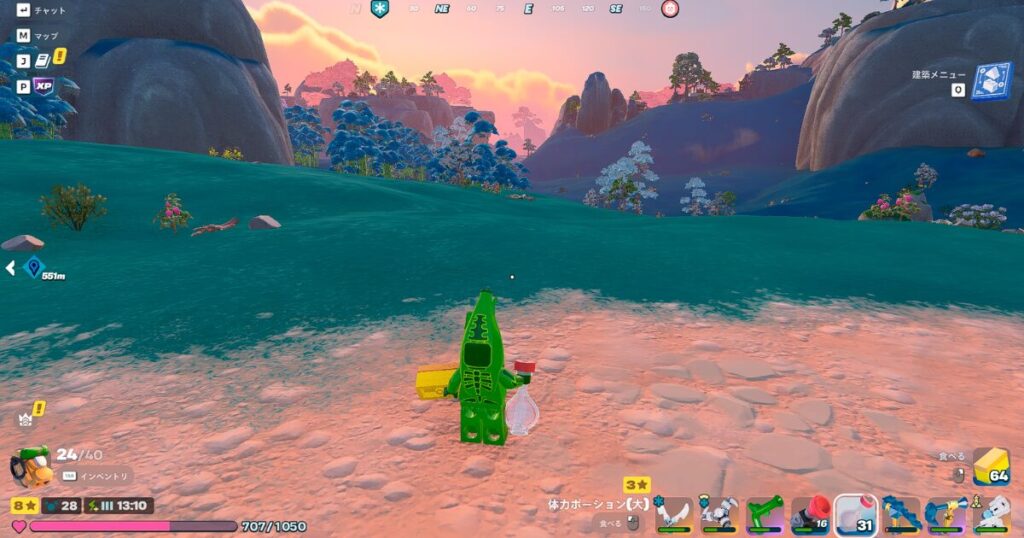Click the crown icon with exclamation alert

pyautogui.click(x=27, y=416)
